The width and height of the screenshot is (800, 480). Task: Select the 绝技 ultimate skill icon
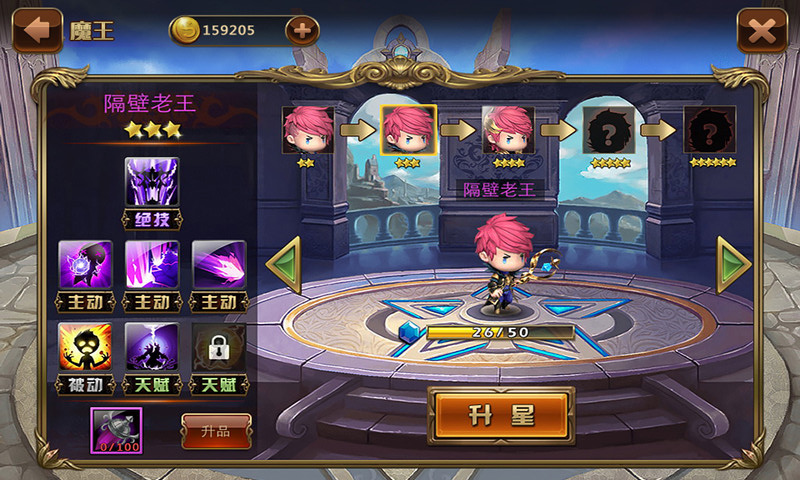click(151, 183)
